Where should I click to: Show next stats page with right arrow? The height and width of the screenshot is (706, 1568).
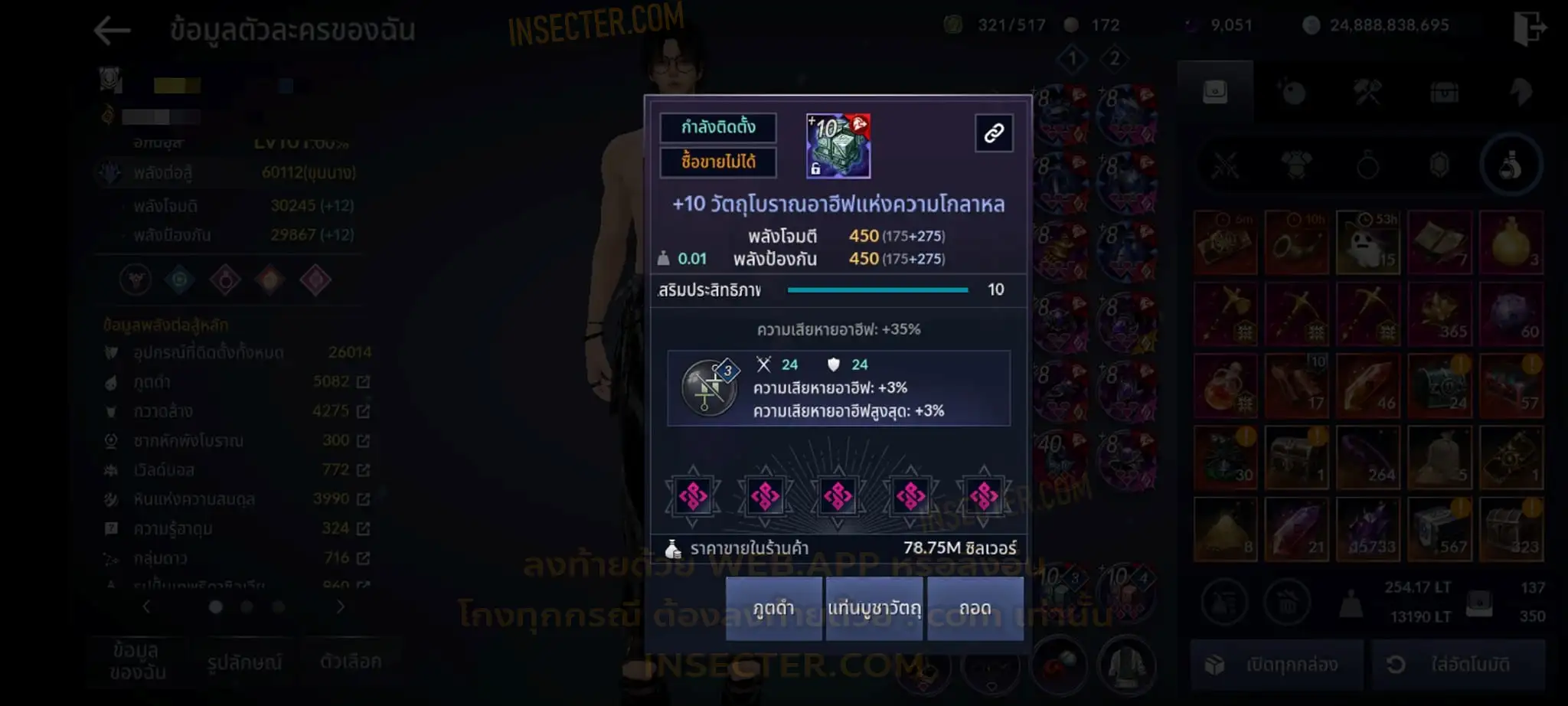coord(341,607)
